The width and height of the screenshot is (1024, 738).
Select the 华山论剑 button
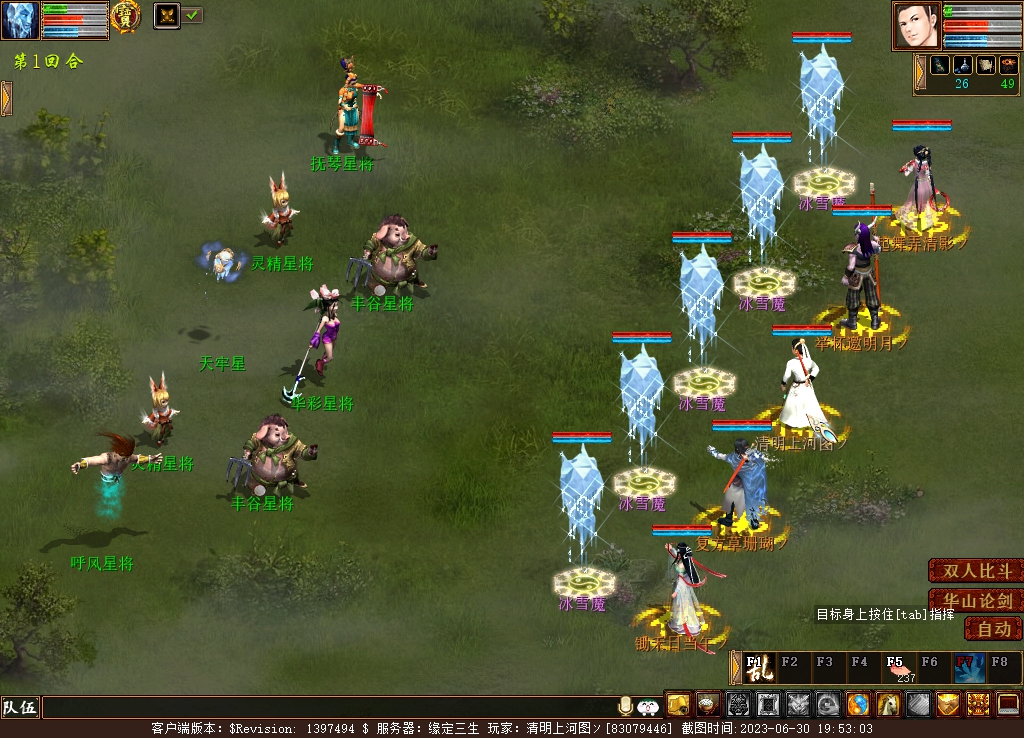tap(975, 601)
